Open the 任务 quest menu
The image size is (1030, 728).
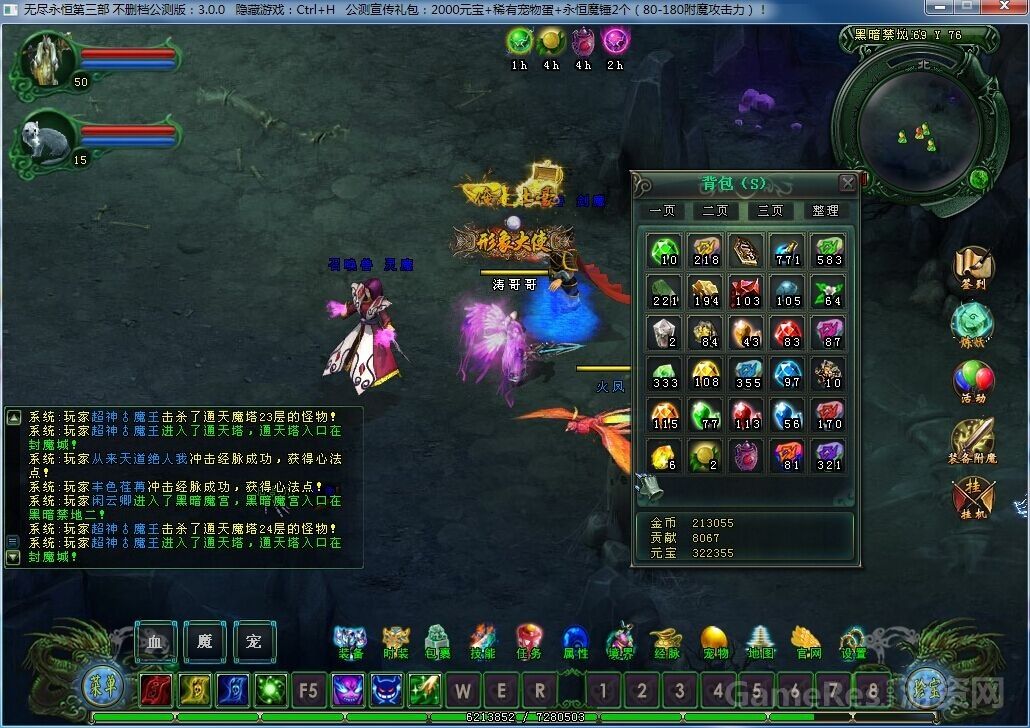[x=529, y=640]
